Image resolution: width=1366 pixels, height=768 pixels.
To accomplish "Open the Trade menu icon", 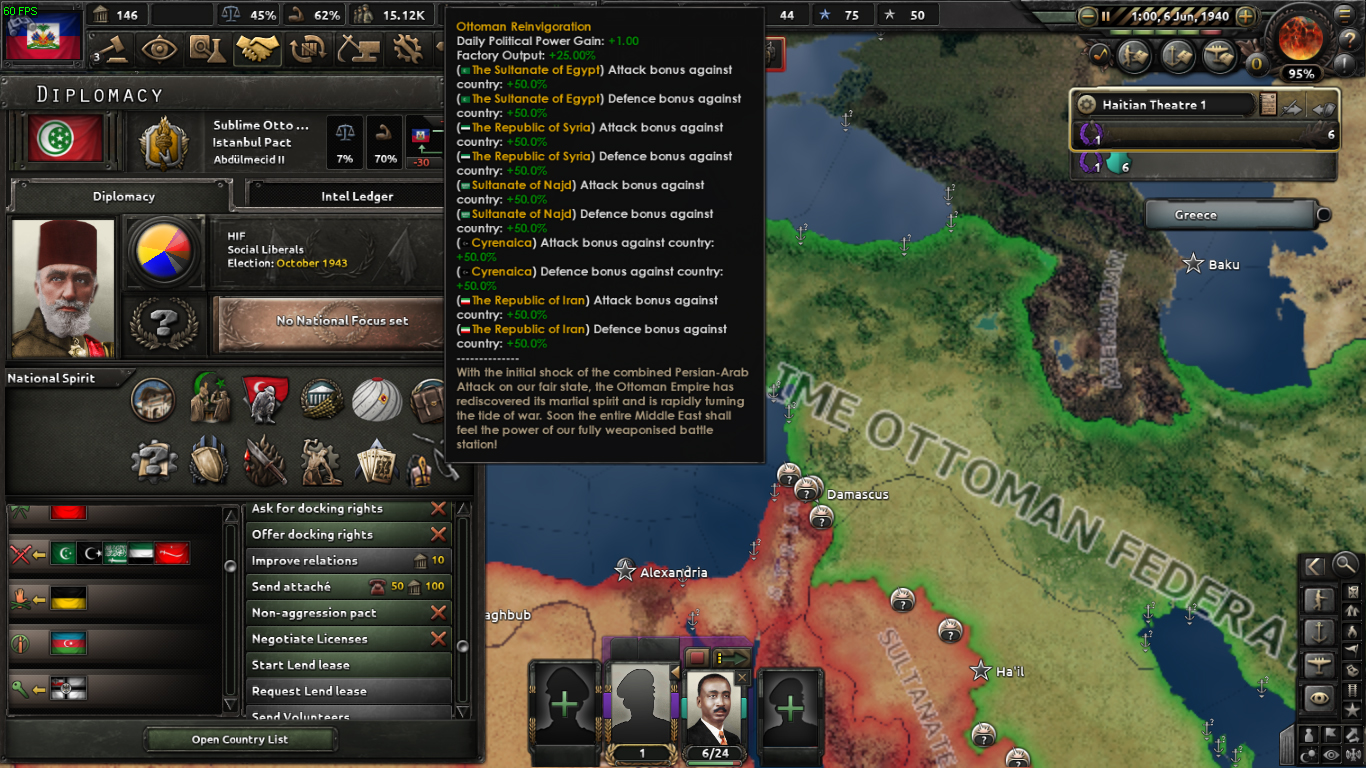I will [308, 50].
